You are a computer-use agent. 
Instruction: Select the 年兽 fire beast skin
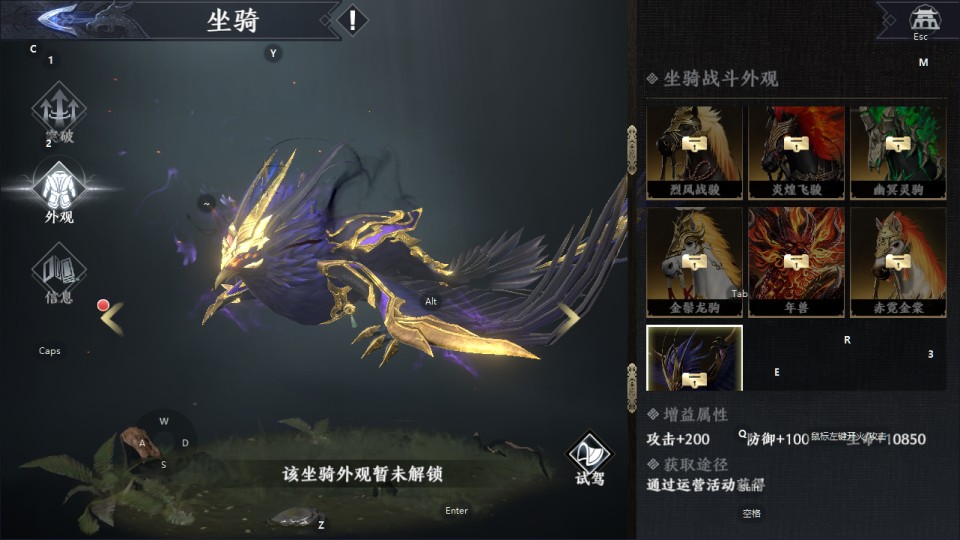796,262
